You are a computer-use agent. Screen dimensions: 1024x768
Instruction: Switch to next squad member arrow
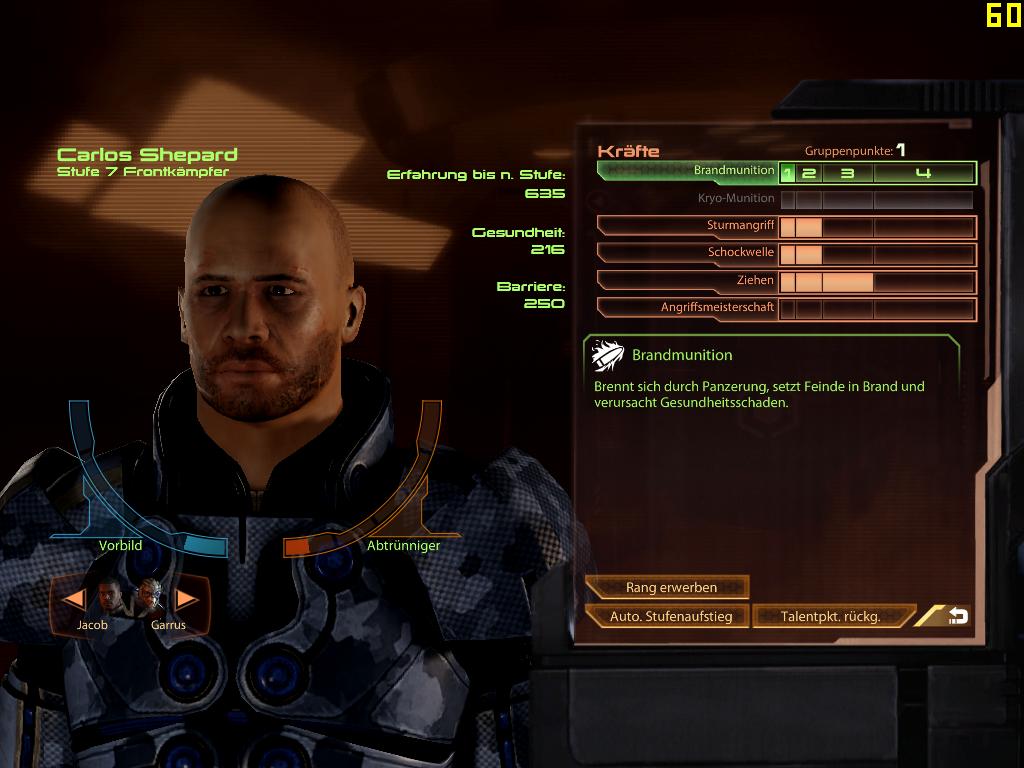coord(187,599)
